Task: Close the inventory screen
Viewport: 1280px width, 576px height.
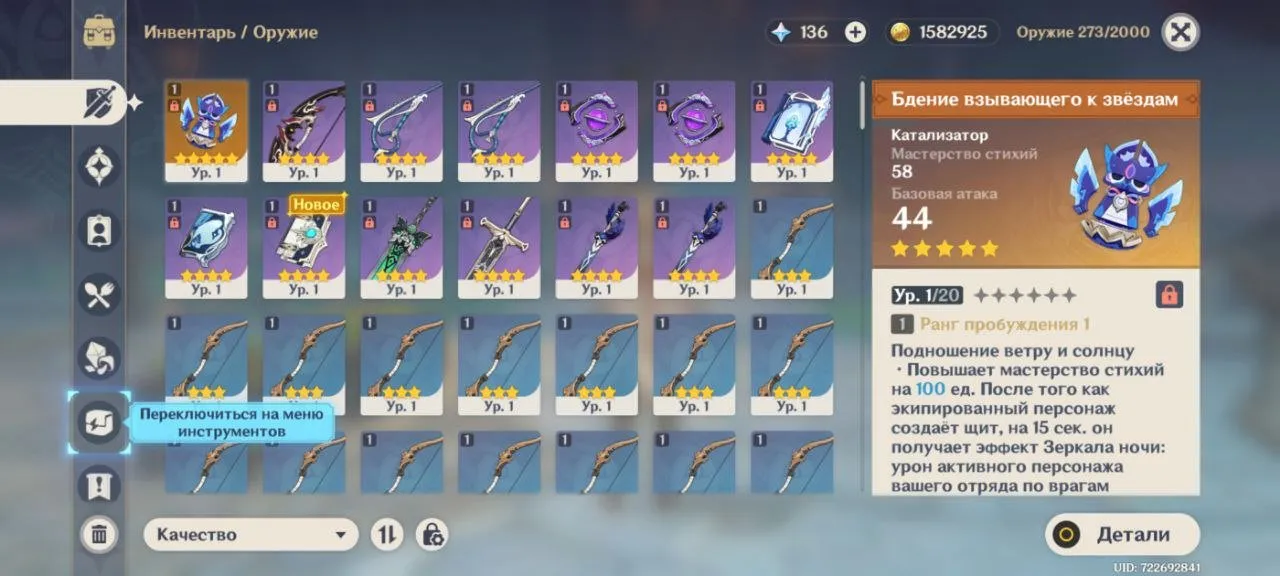Action: click(1180, 32)
